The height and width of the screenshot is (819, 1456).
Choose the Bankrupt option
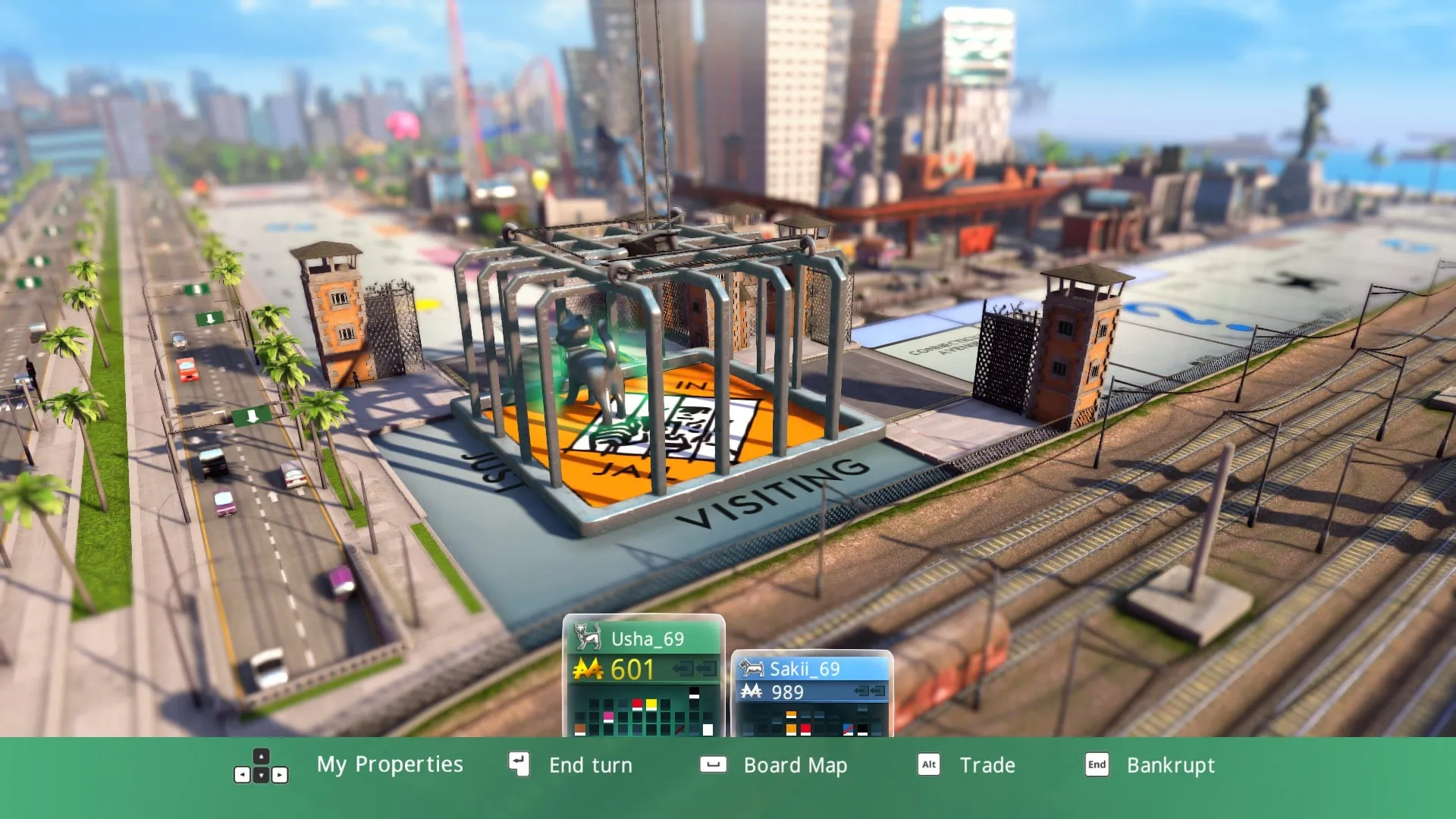(1170, 765)
